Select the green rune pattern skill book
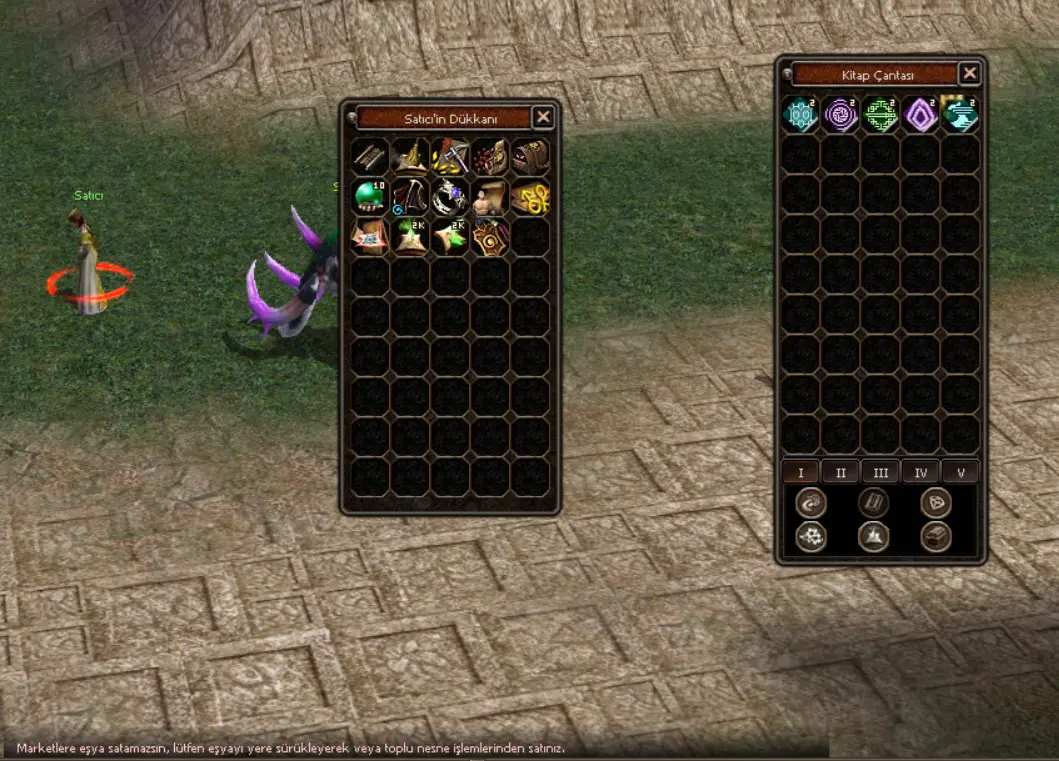Viewport: 1059px width, 761px height. (881, 115)
